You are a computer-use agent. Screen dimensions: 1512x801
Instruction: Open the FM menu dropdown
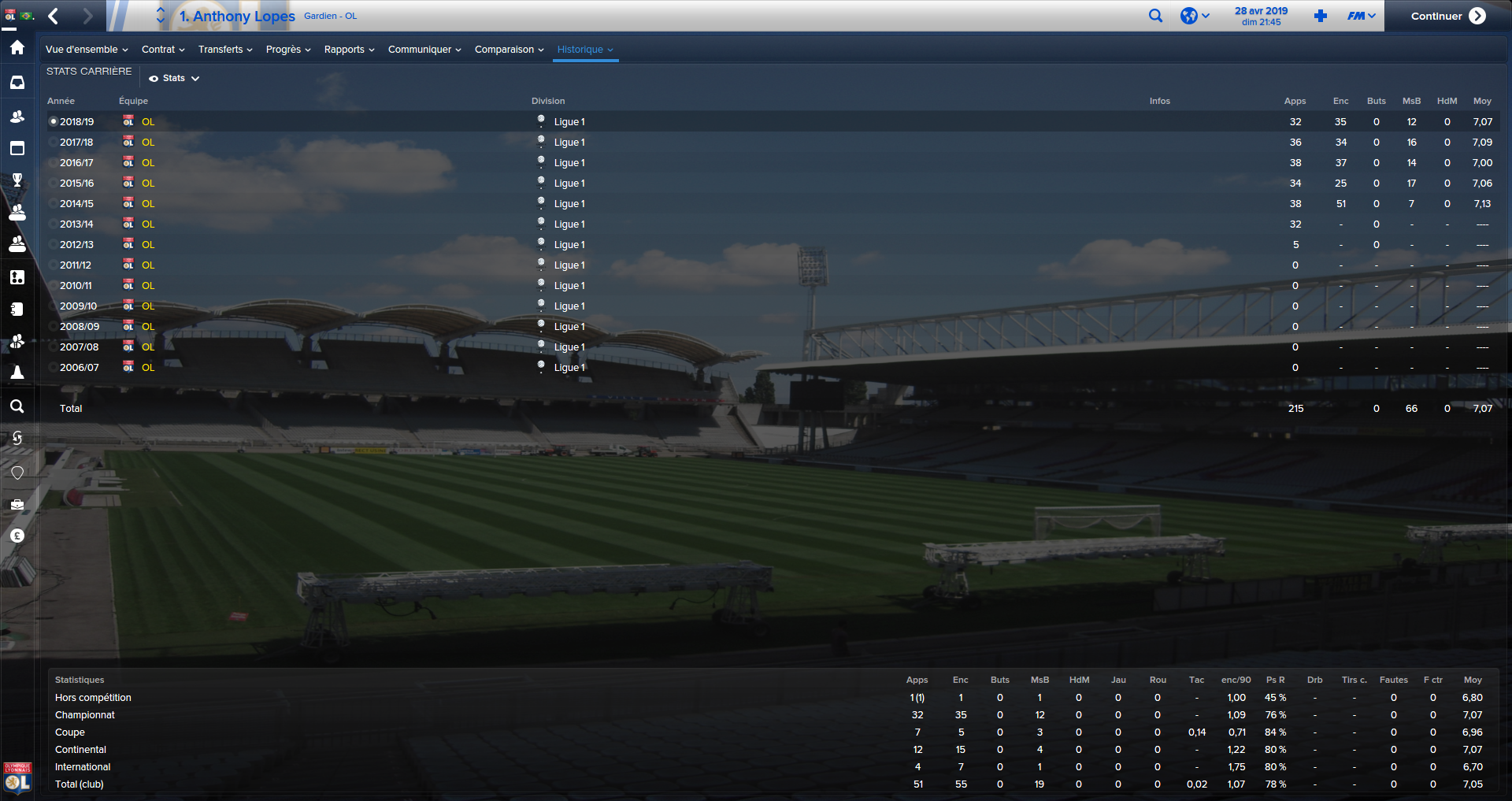[1360, 15]
